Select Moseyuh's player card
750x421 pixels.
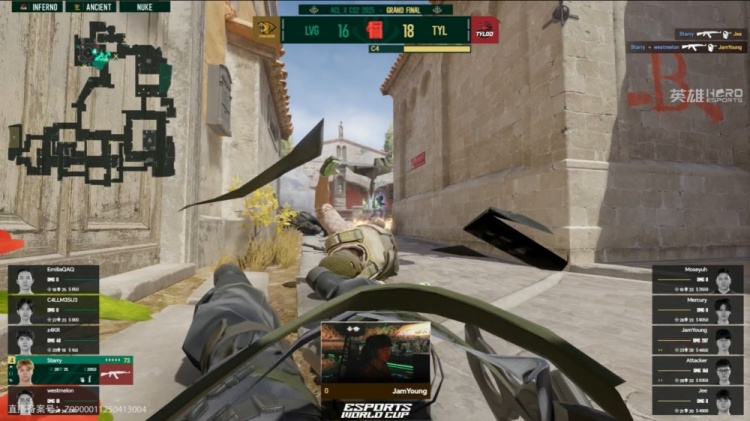[x=698, y=279]
